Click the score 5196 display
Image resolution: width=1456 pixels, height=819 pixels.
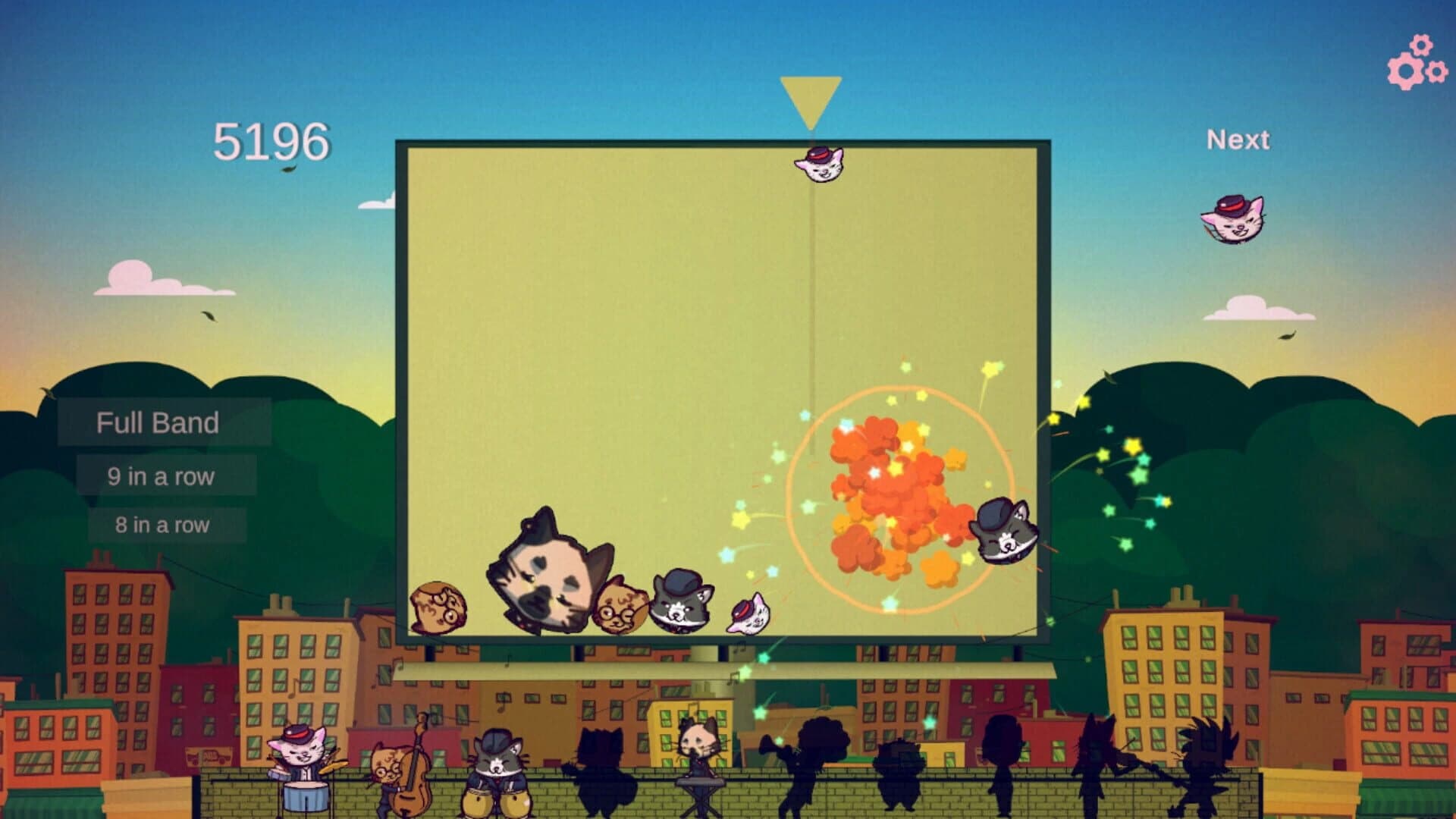click(271, 138)
